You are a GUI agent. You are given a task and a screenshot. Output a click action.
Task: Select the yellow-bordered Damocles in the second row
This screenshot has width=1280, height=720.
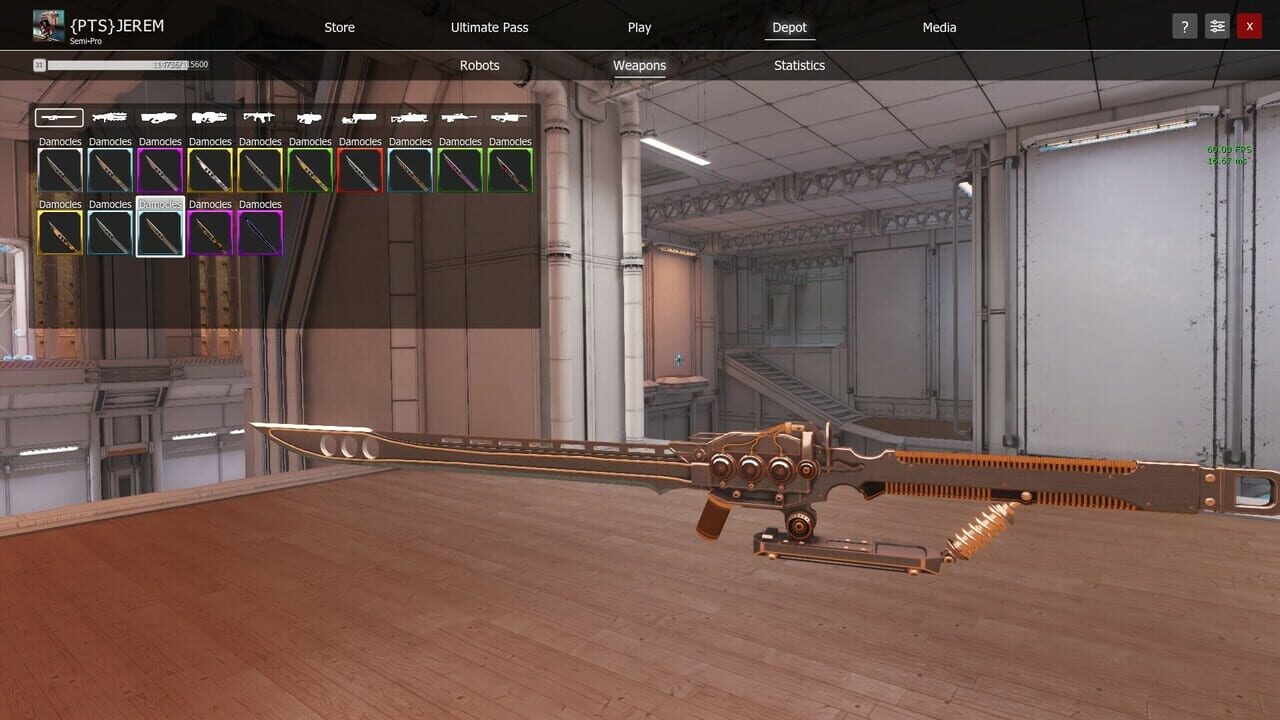click(59, 232)
